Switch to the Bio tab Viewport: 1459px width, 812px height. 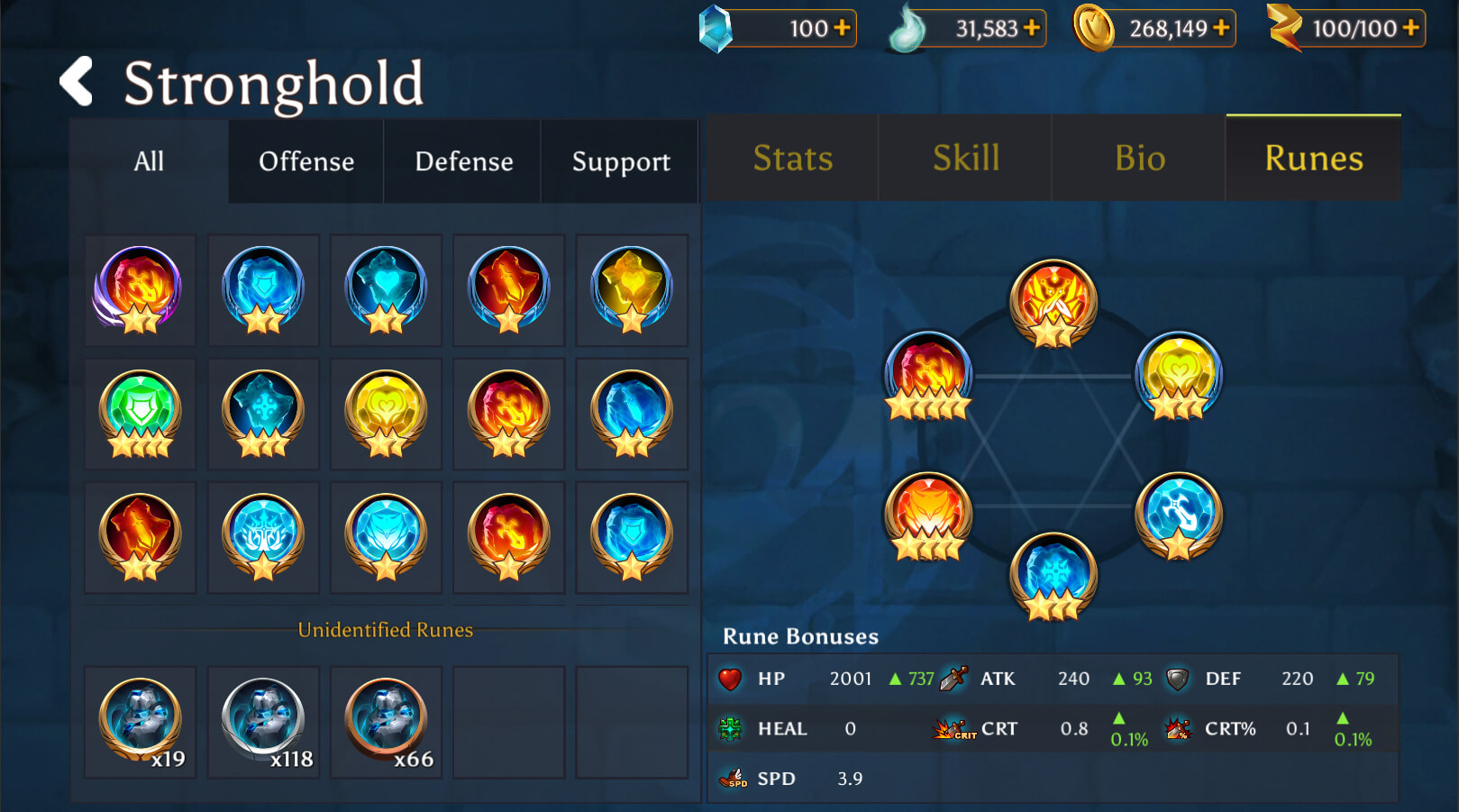1139,158
